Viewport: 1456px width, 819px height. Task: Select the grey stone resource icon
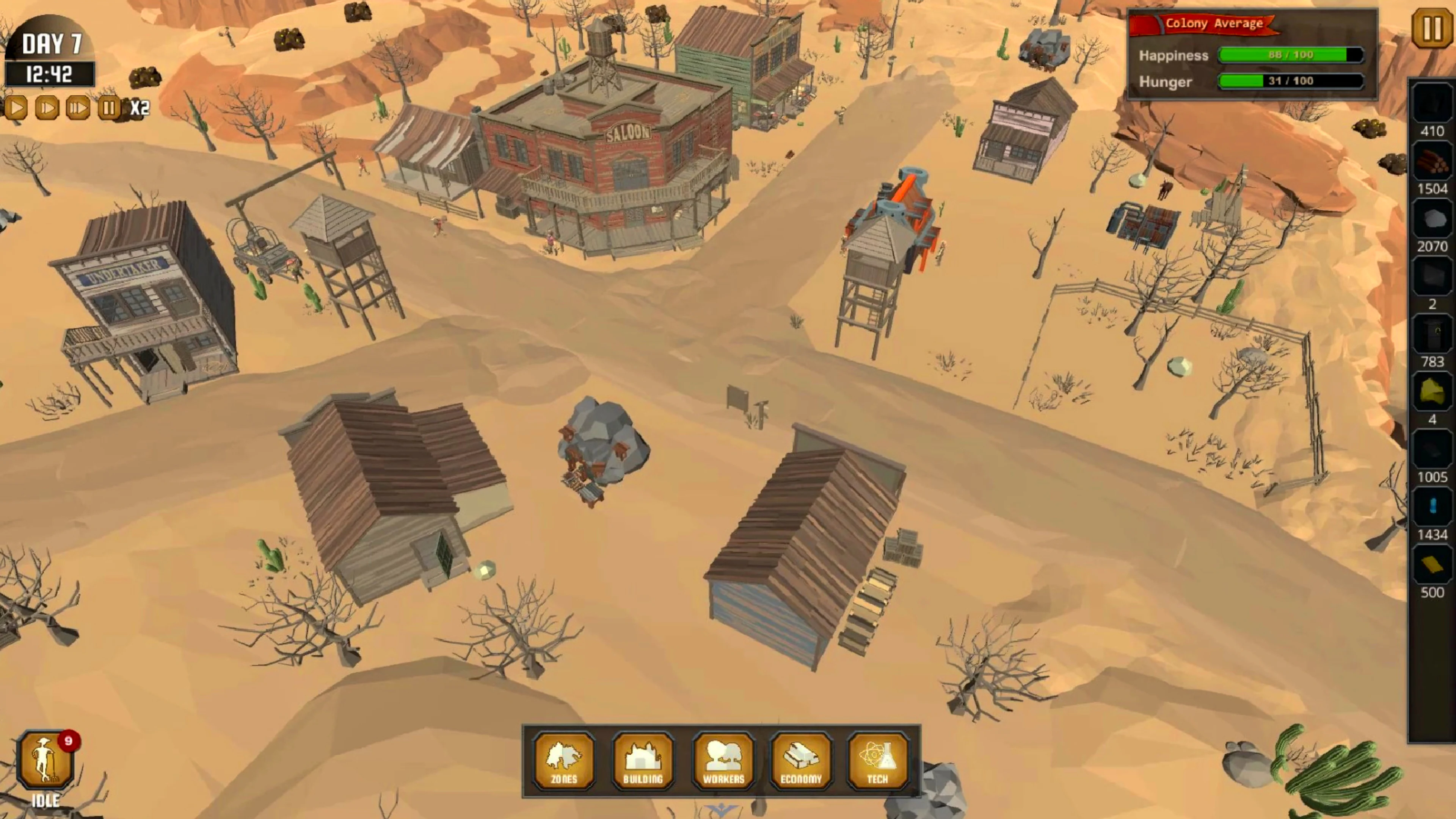click(1432, 220)
